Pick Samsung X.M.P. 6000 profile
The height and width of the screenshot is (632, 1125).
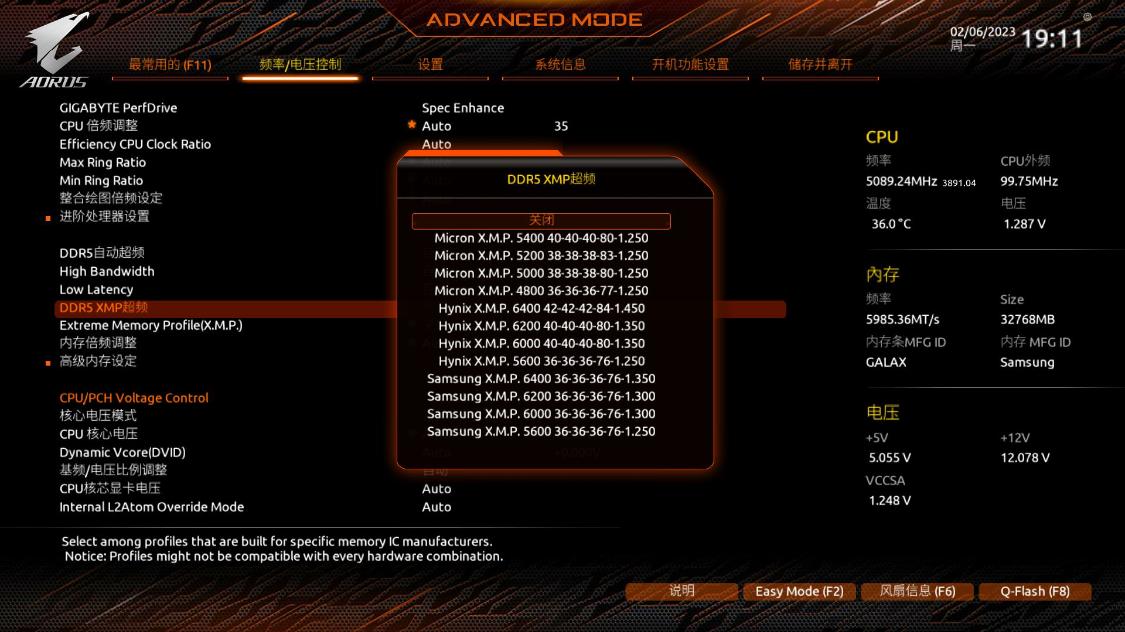tap(541, 414)
